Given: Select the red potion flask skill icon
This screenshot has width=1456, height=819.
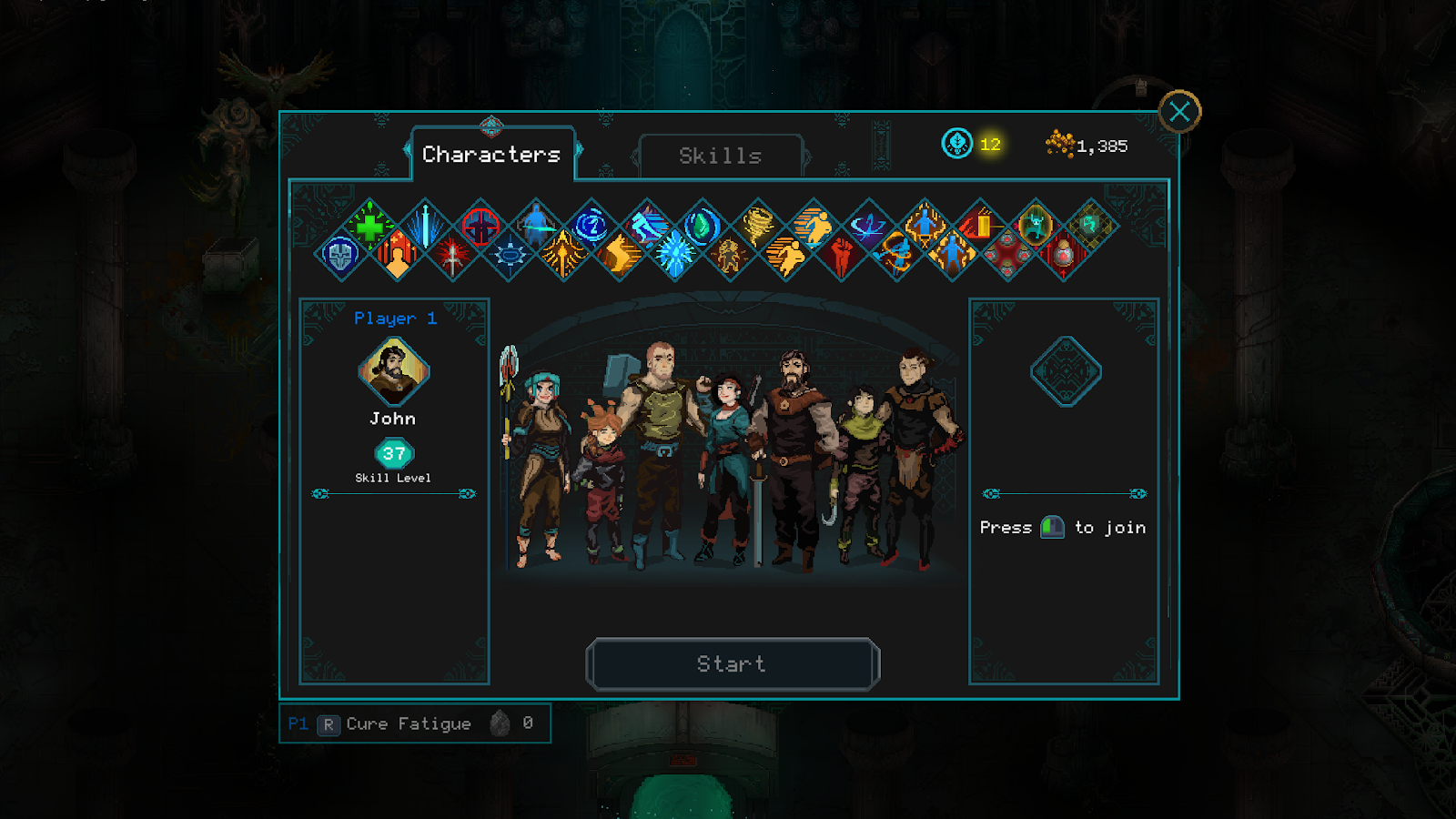Looking at the screenshot, I should coord(1063,255).
